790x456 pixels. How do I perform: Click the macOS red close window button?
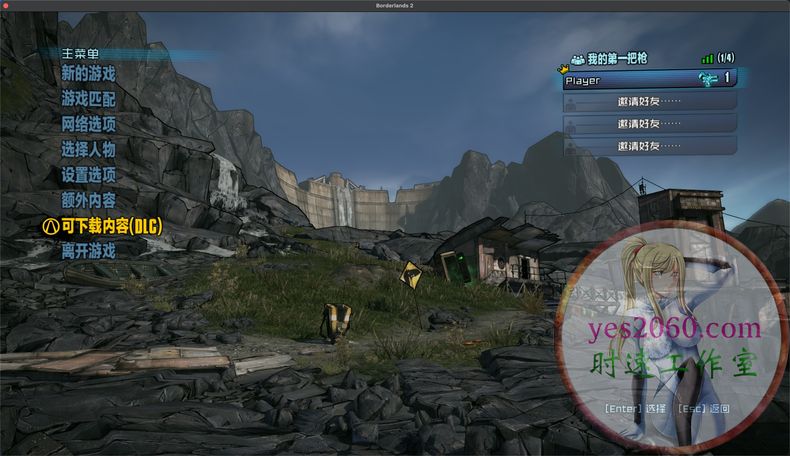pyautogui.click(x=8, y=6)
